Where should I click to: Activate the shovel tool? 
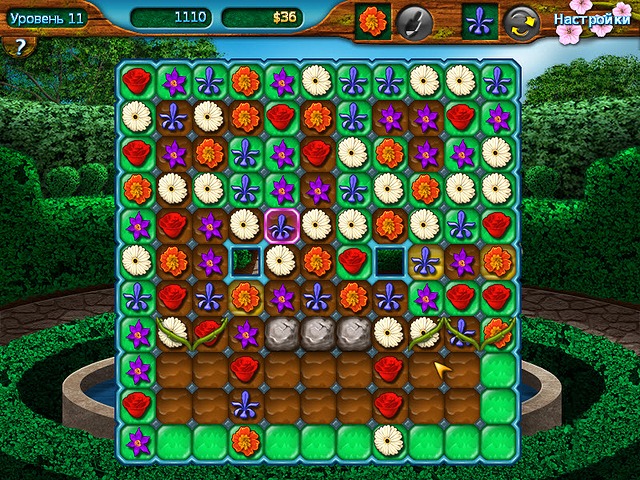click(x=413, y=21)
